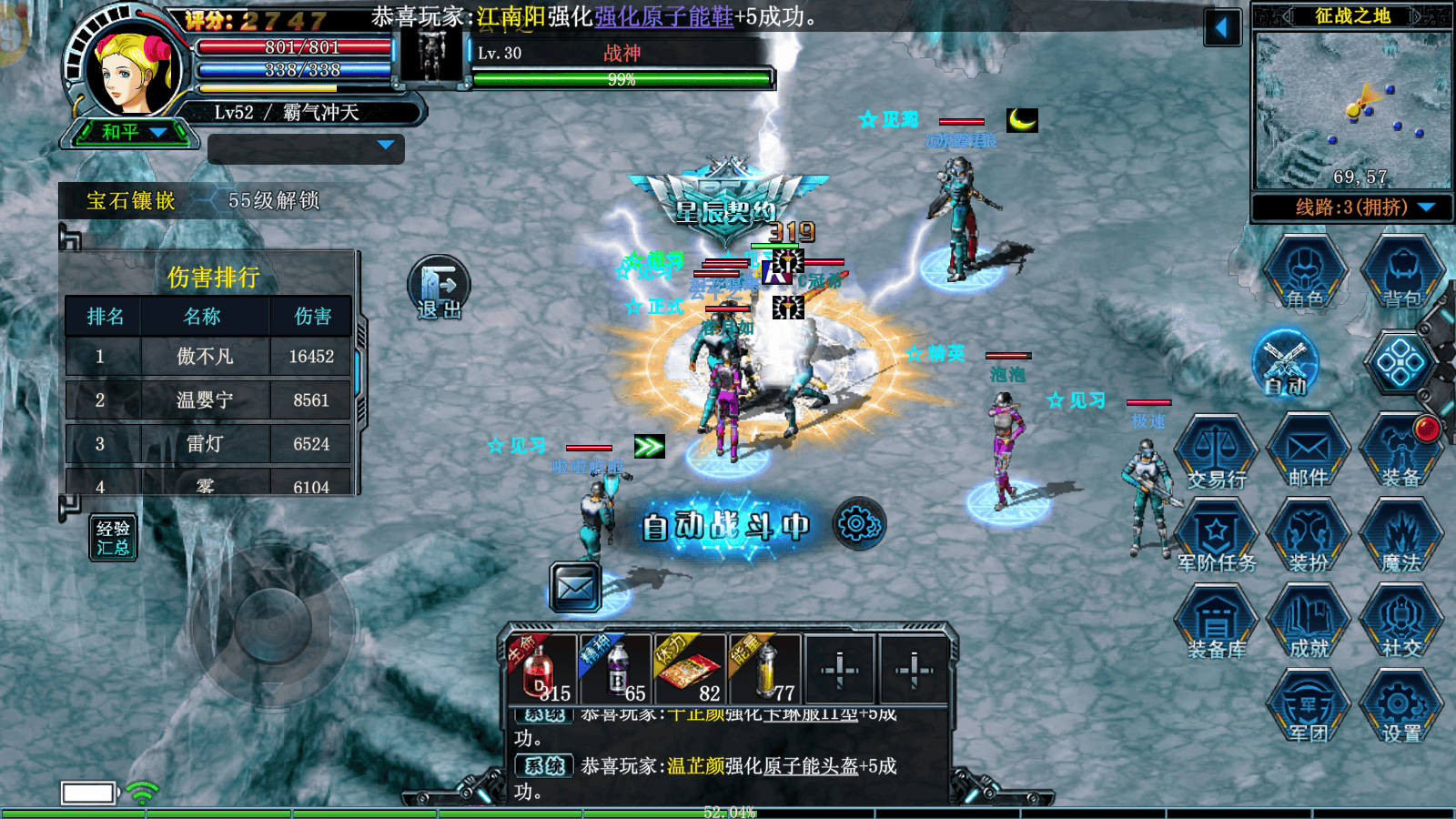Open the 线路 server line dropdown

coord(1353,207)
